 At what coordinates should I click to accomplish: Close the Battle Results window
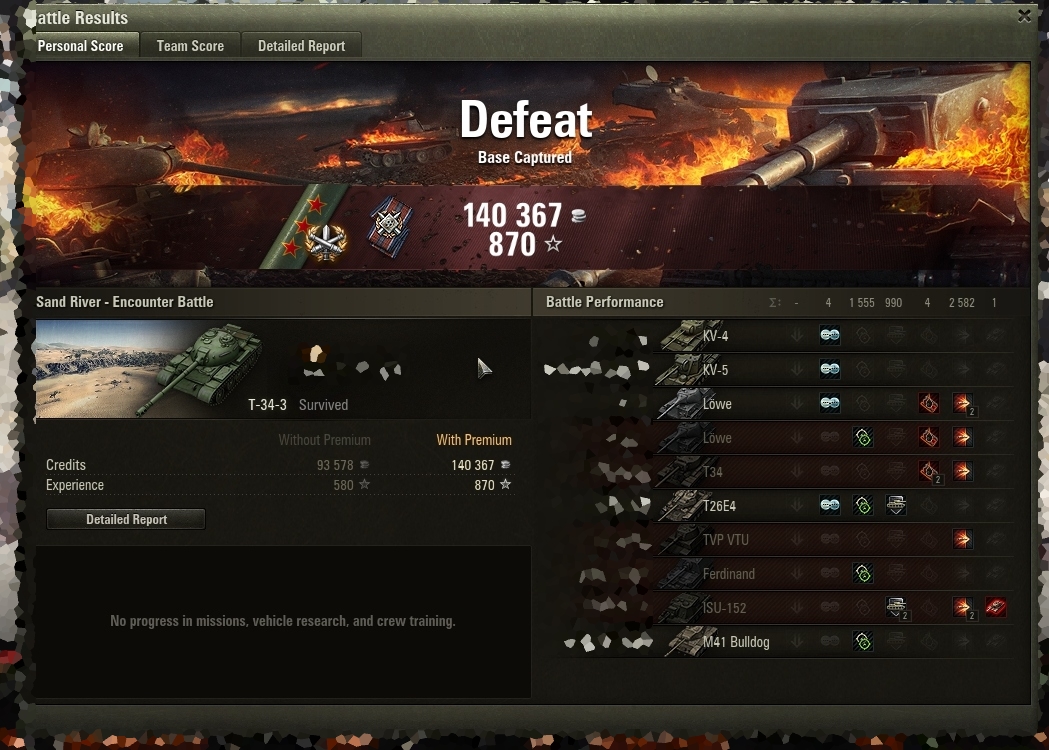1024,16
